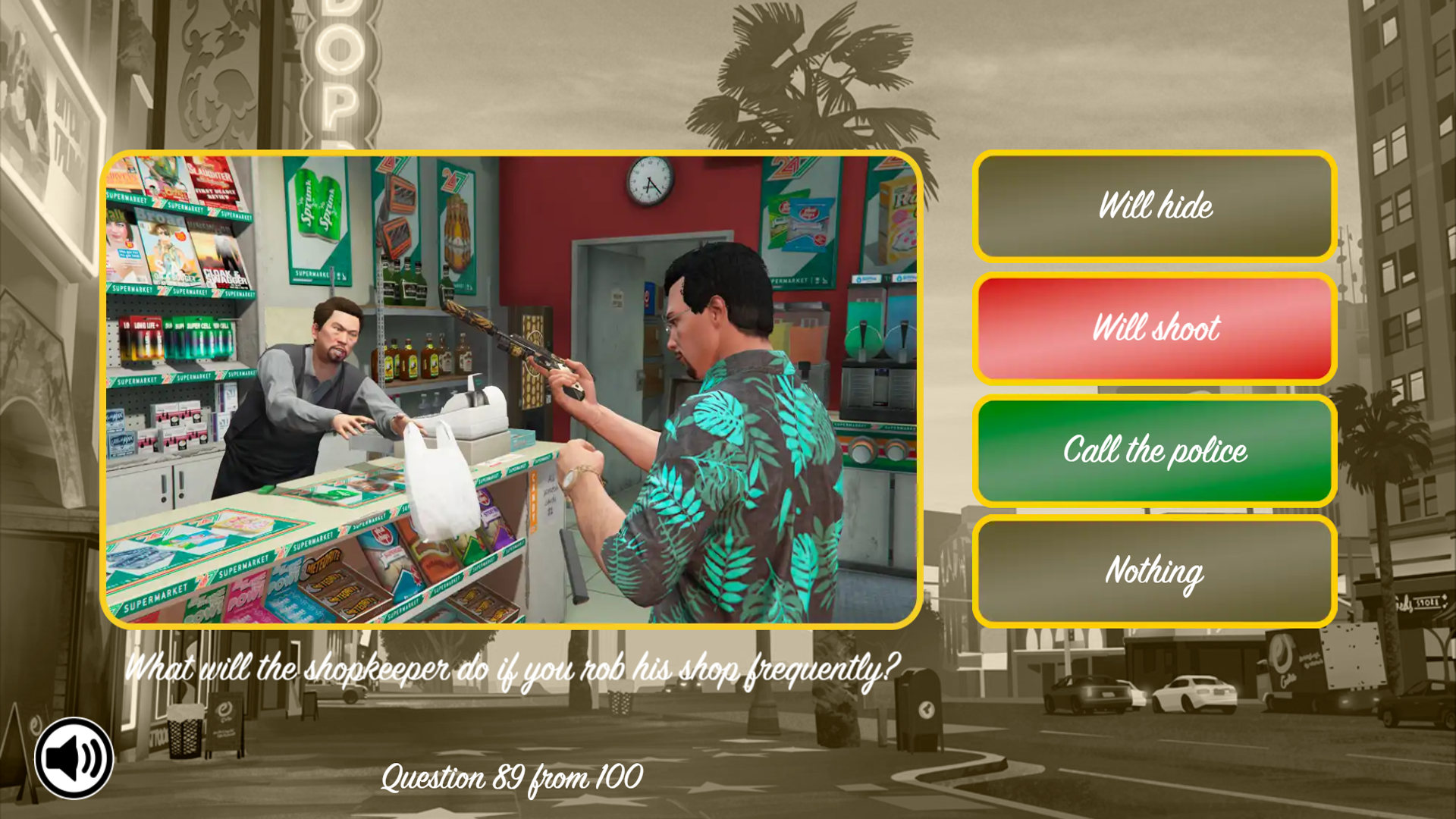
Task: Click the question text about the shopkeeper
Action: point(513,668)
